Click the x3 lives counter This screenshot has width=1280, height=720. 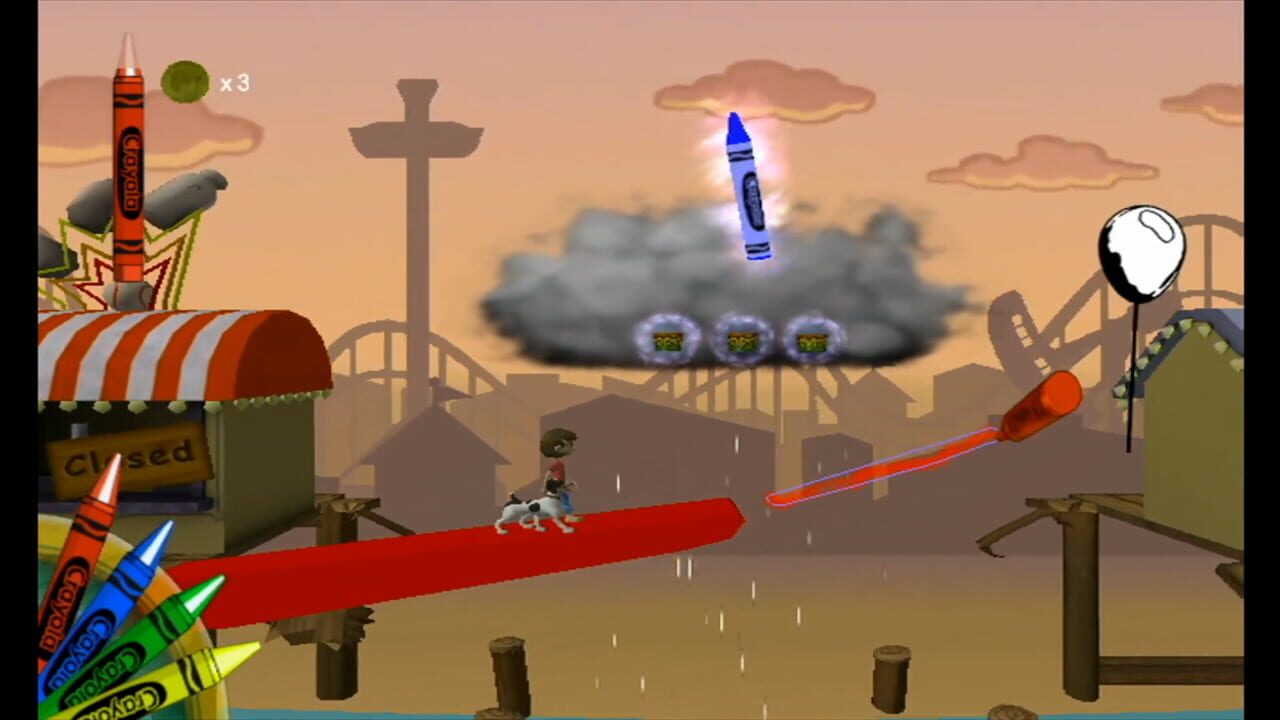234,84
